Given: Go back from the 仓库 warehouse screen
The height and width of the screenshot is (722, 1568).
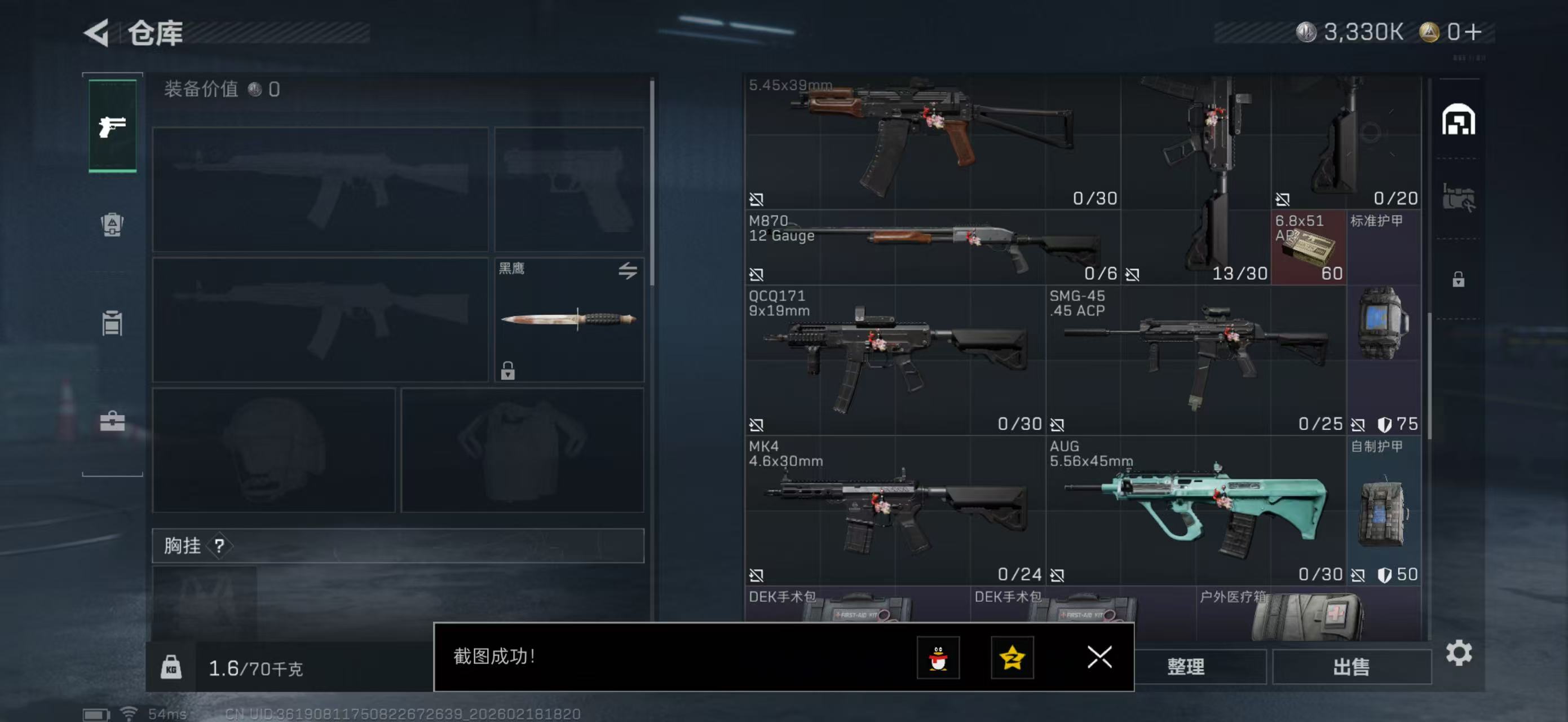Looking at the screenshot, I should pyautogui.click(x=98, y=32).
